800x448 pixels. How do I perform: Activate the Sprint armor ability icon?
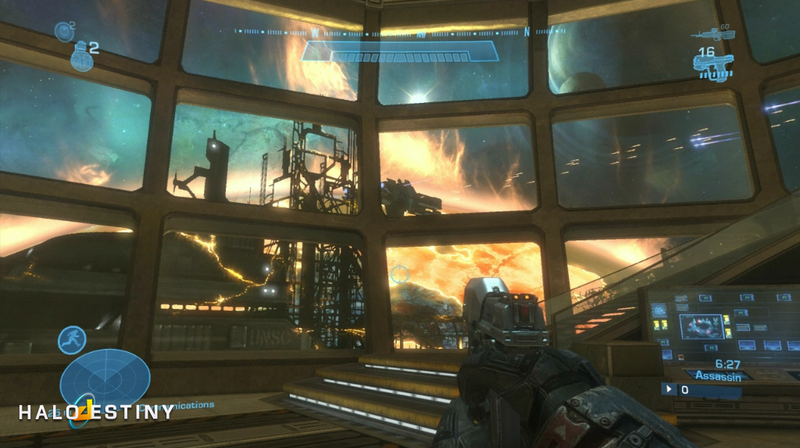coord(71,340)
